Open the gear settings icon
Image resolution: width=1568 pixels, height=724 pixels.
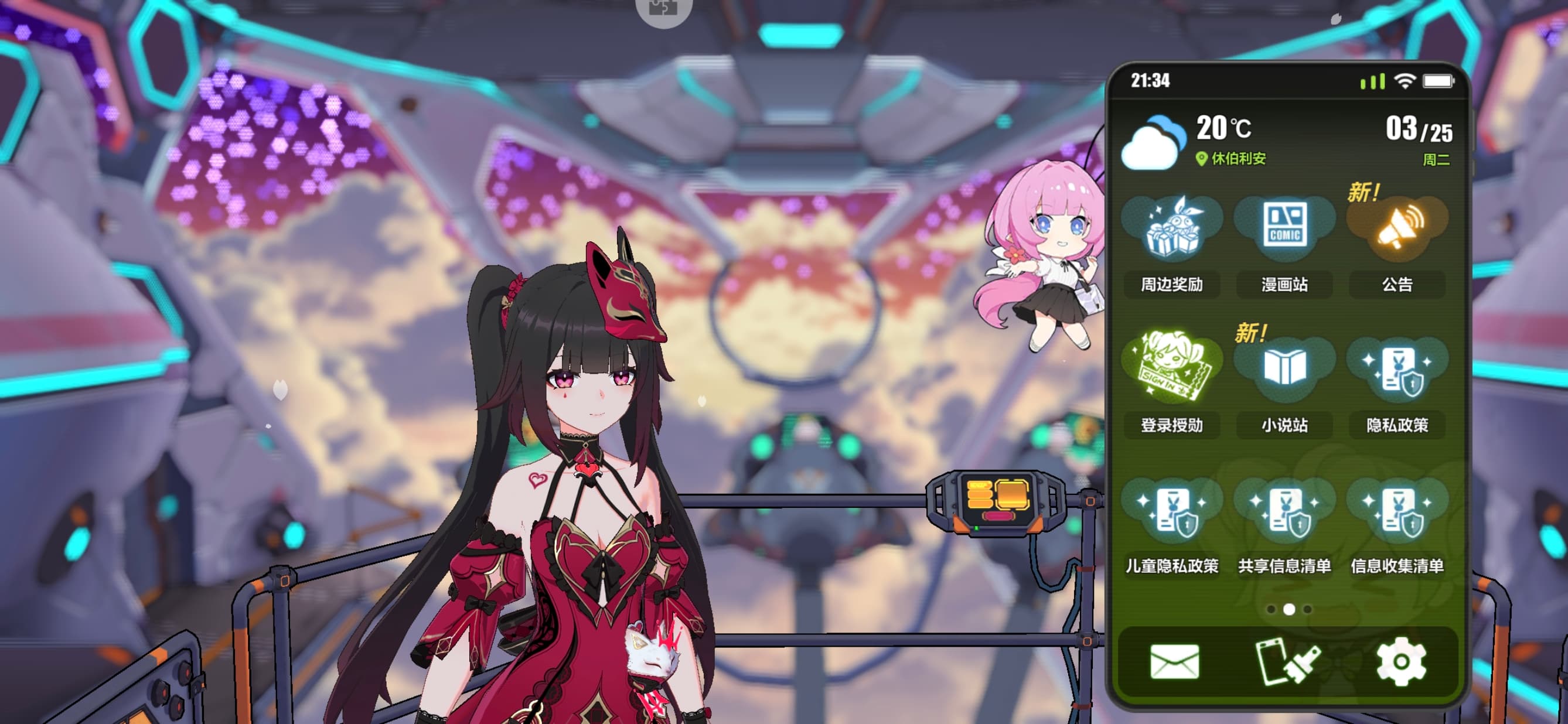(1400, 661)
